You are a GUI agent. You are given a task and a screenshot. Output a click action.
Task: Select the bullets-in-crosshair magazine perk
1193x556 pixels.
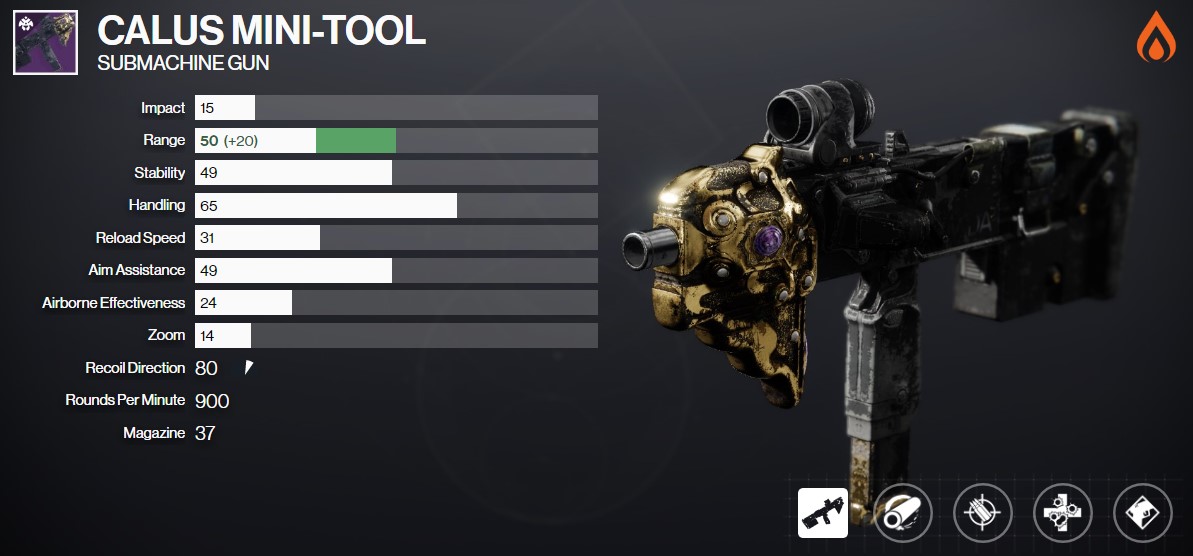(982, 513)
